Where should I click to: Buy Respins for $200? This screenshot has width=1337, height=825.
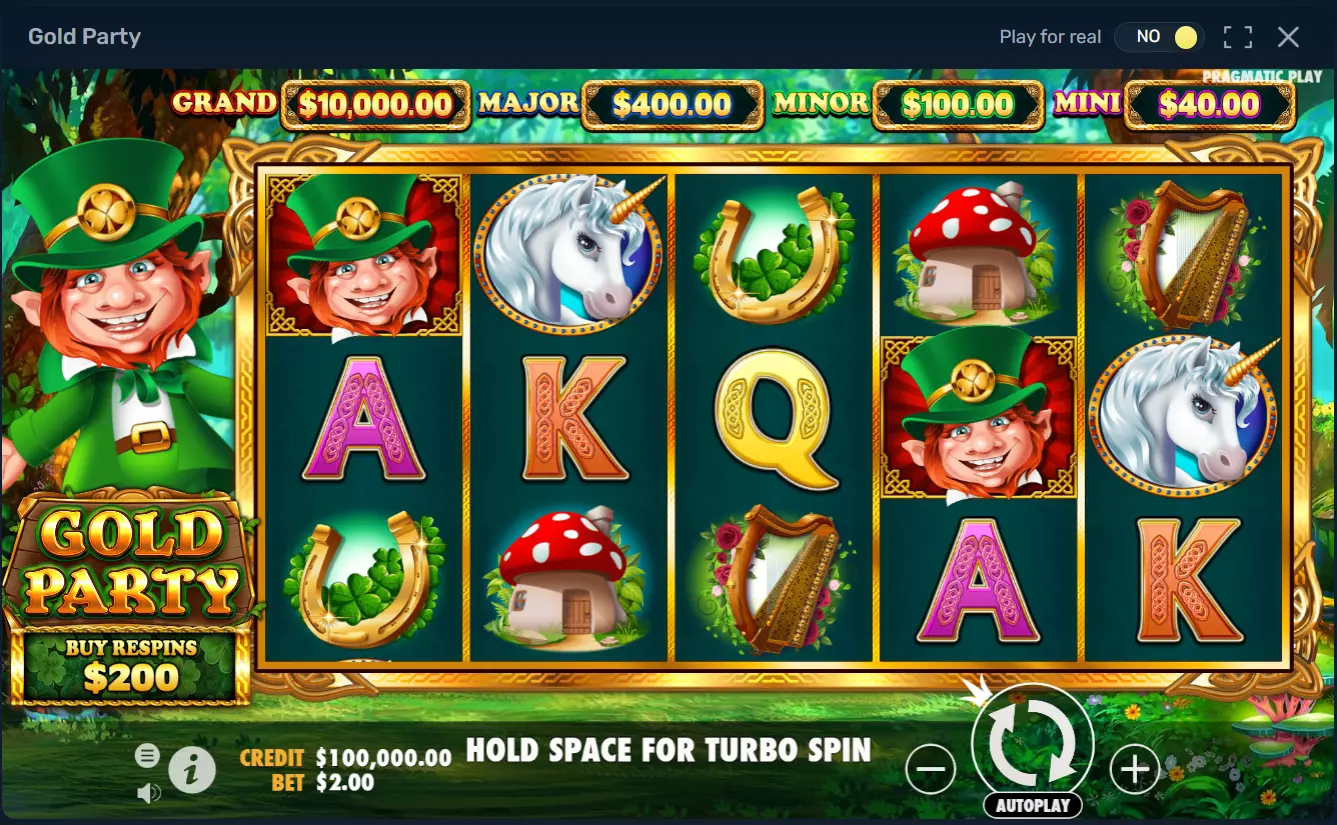[129, 665]
